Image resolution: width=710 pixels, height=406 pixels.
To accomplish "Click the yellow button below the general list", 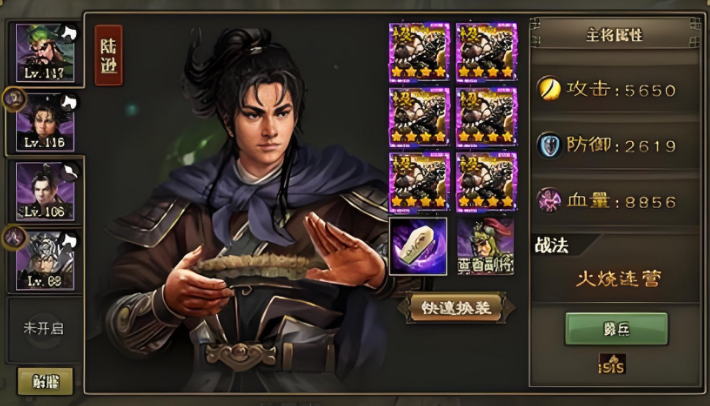I will pyautogui.click(x=45, y=380).
